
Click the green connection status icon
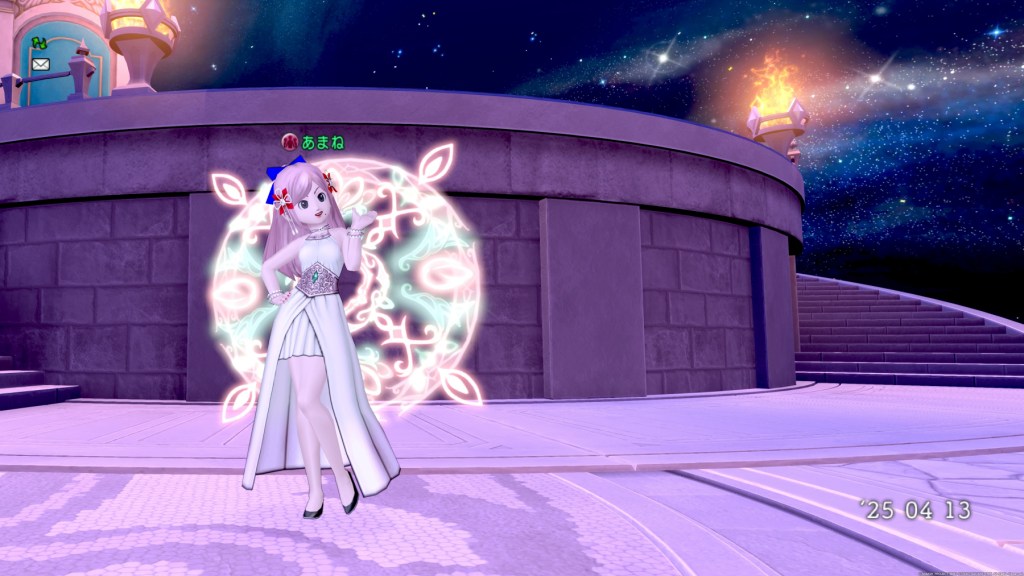coord(39,43)
